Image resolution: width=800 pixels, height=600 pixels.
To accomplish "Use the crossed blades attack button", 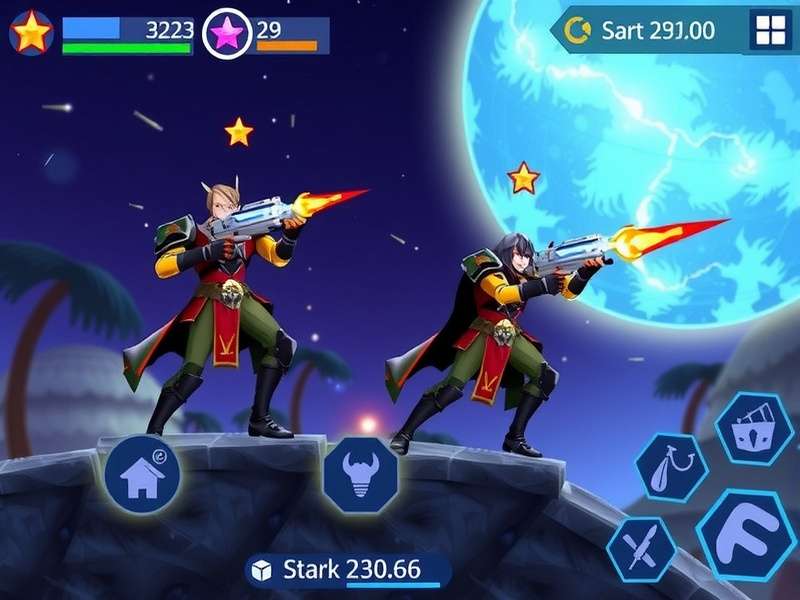I will (x=641, y=549).
